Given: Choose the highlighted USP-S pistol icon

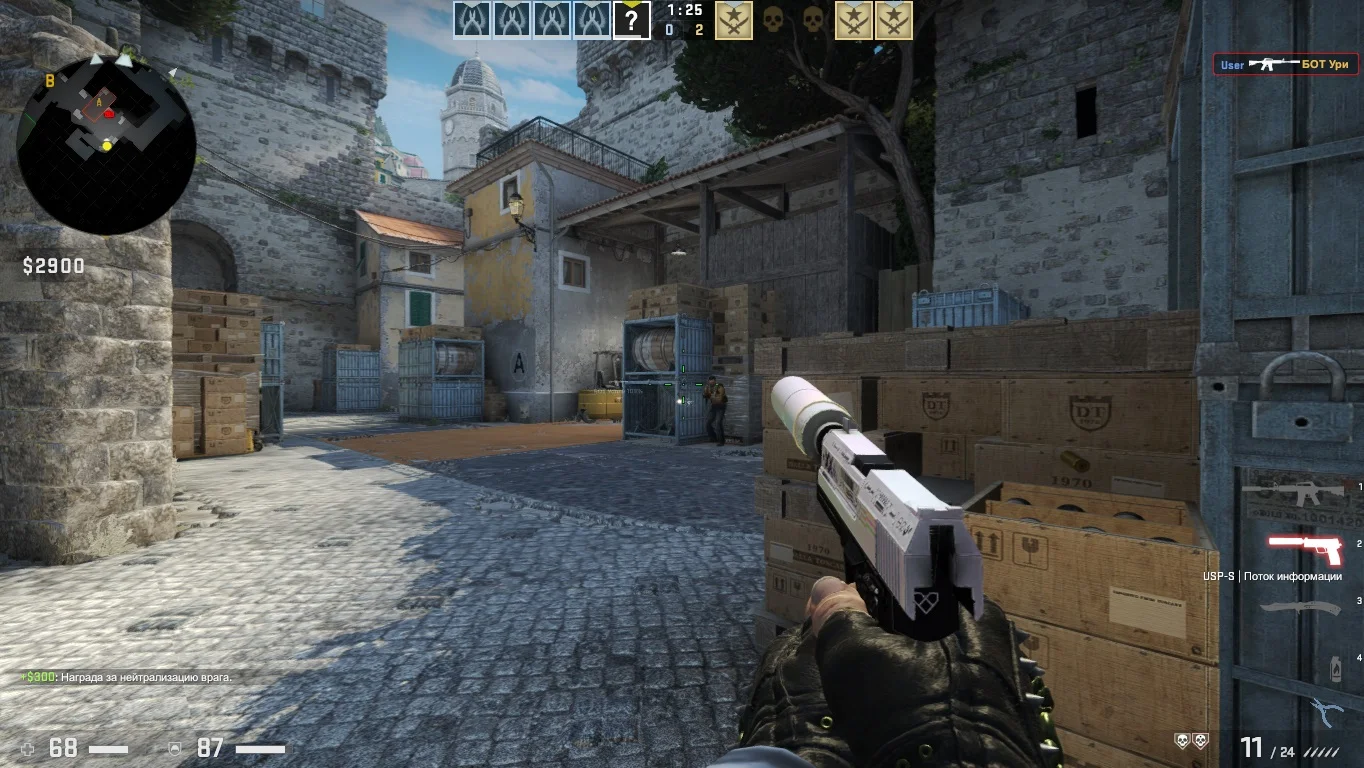Looking at the screenshot, I should tap(1304, 549).
